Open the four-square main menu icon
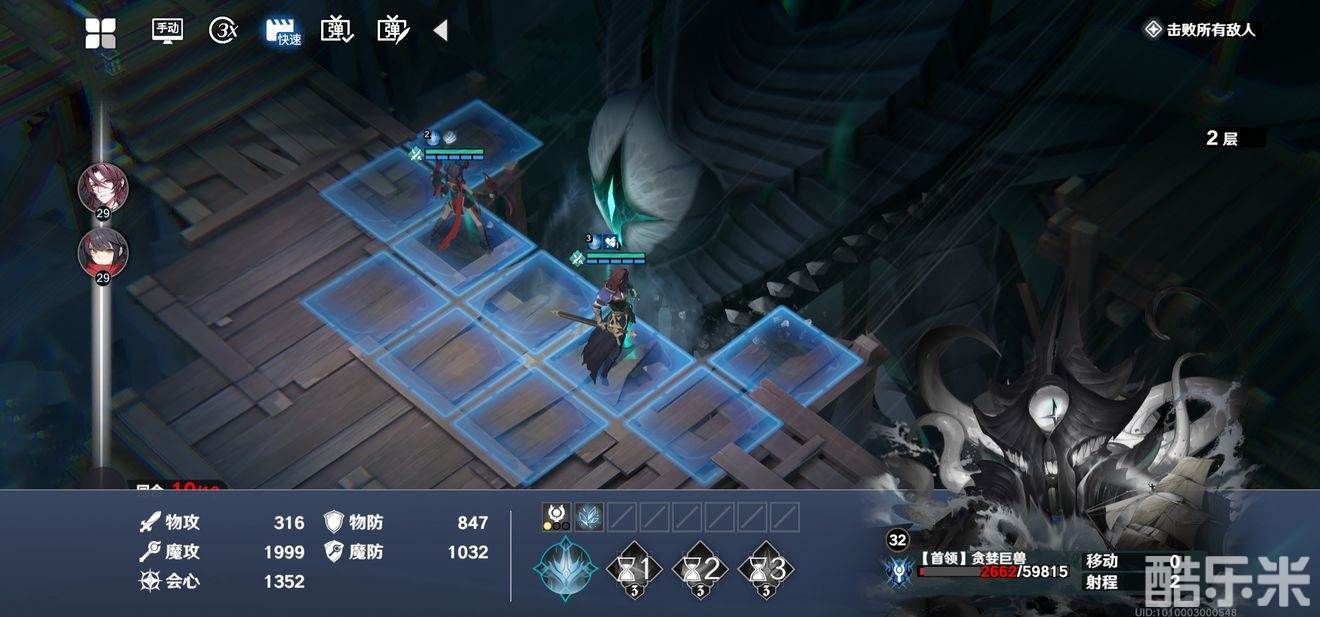This screenshot has height=617, width=1320. 100,33
